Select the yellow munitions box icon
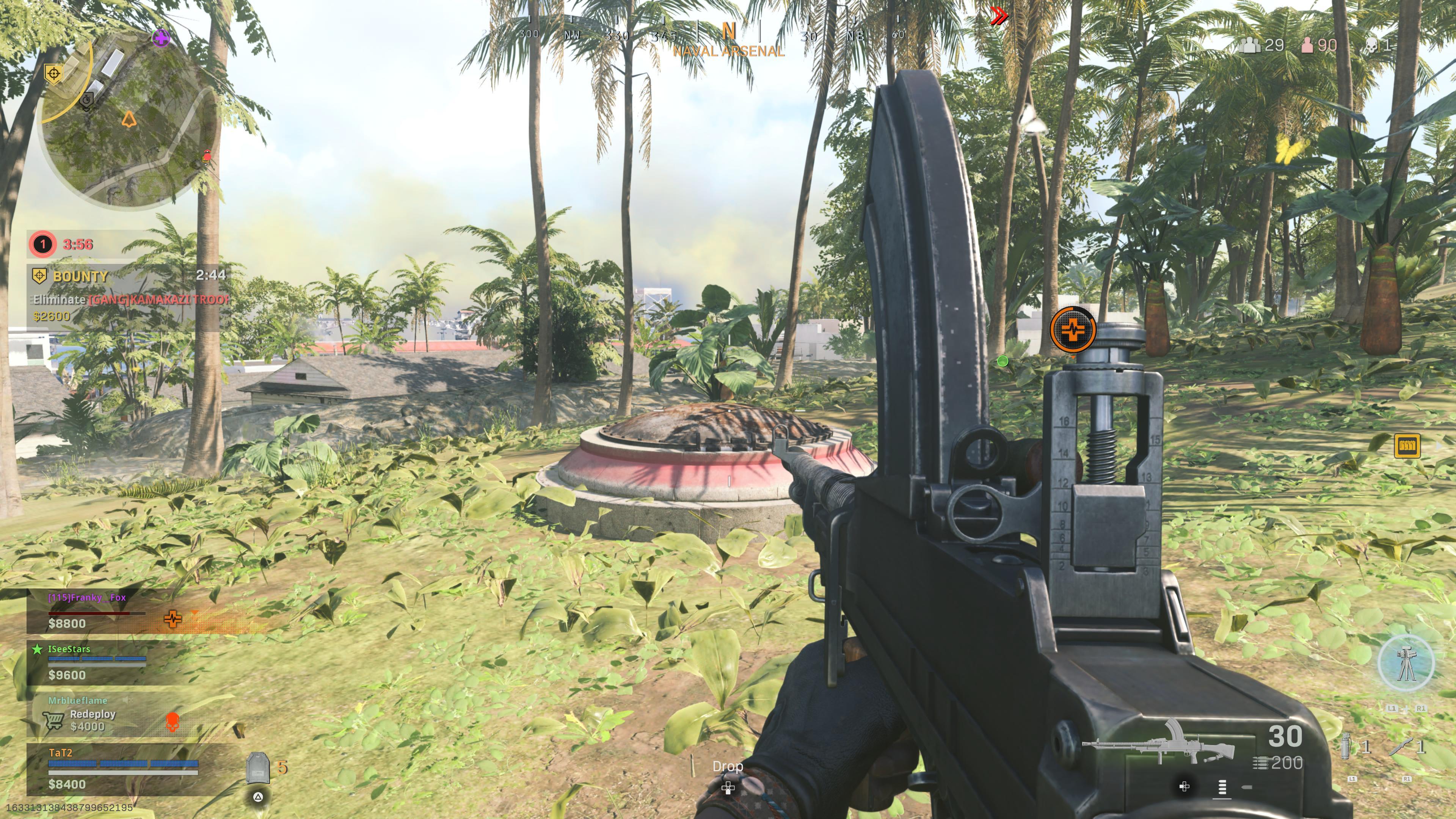 [x=1407, y=446]
